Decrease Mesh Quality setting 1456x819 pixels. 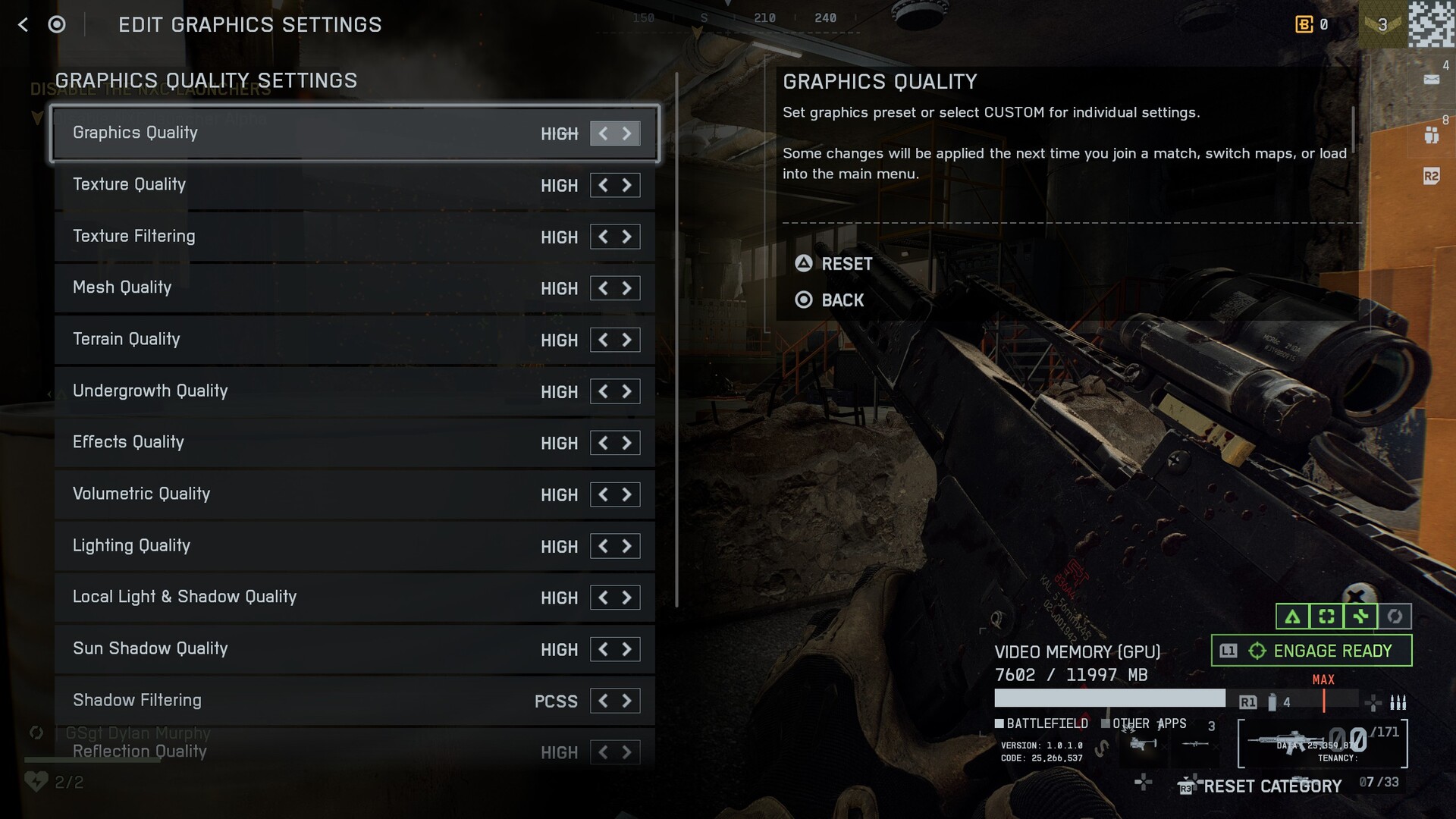[603, 288]
